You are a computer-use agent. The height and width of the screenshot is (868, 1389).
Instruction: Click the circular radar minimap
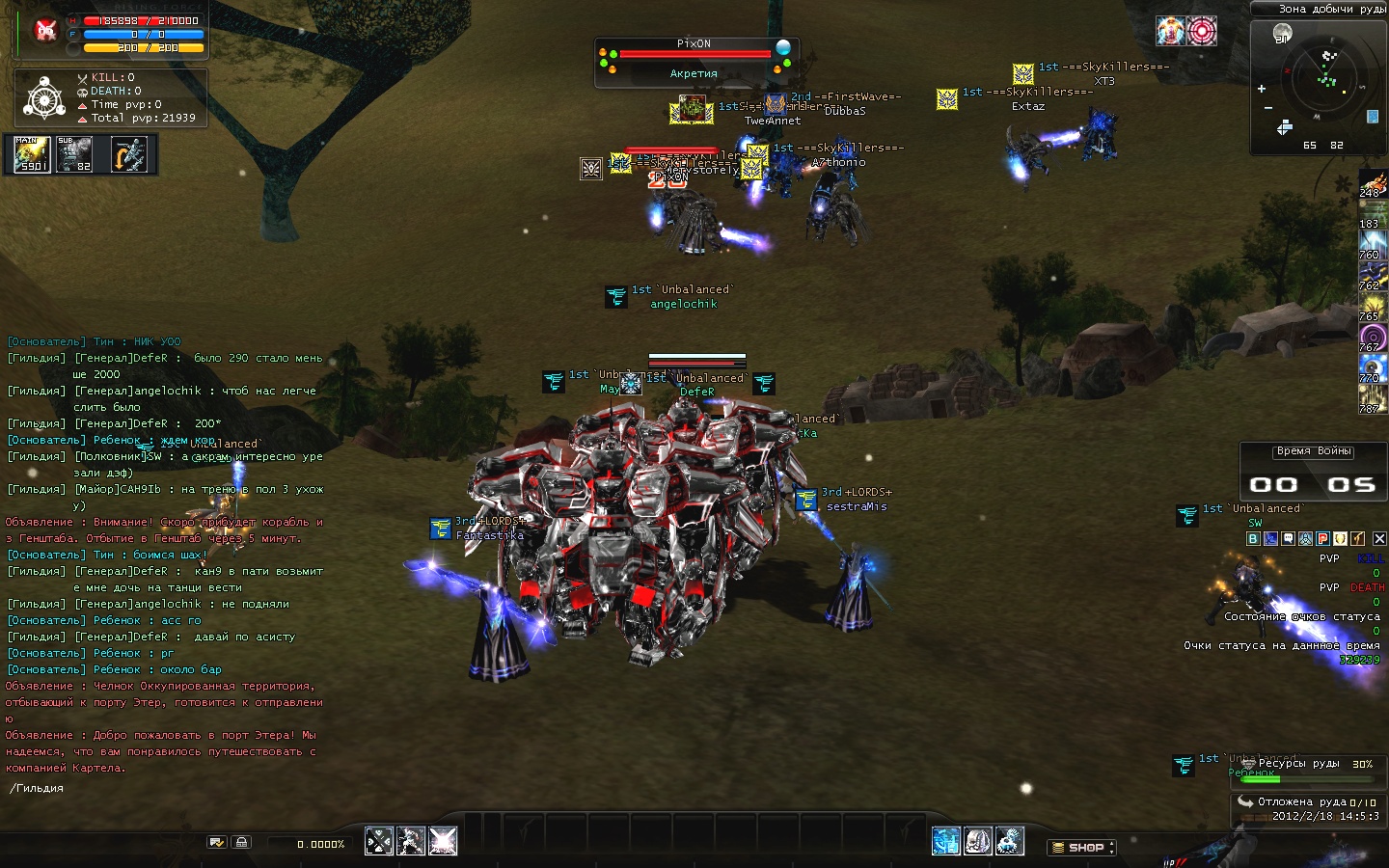click(x=1328, y=80)
